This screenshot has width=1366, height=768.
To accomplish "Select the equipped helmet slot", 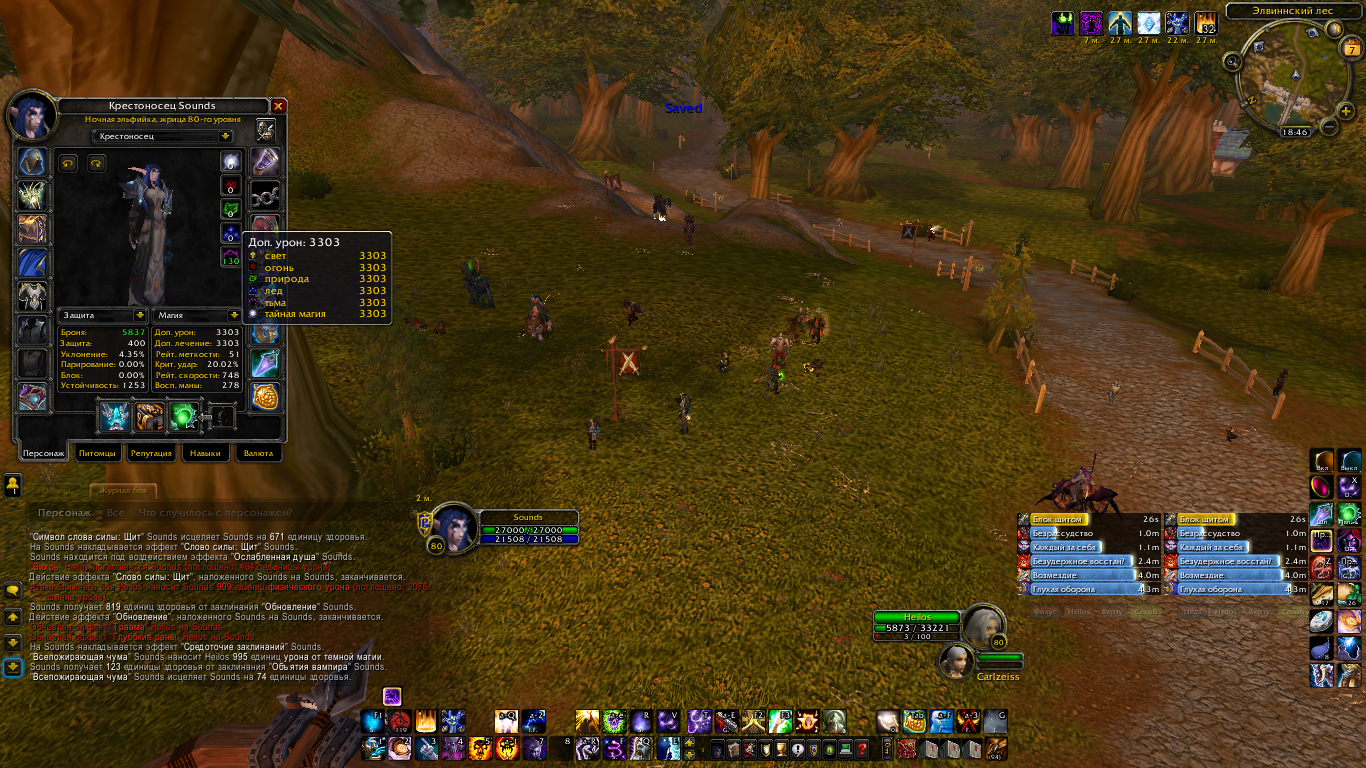I will coord(32,162).
